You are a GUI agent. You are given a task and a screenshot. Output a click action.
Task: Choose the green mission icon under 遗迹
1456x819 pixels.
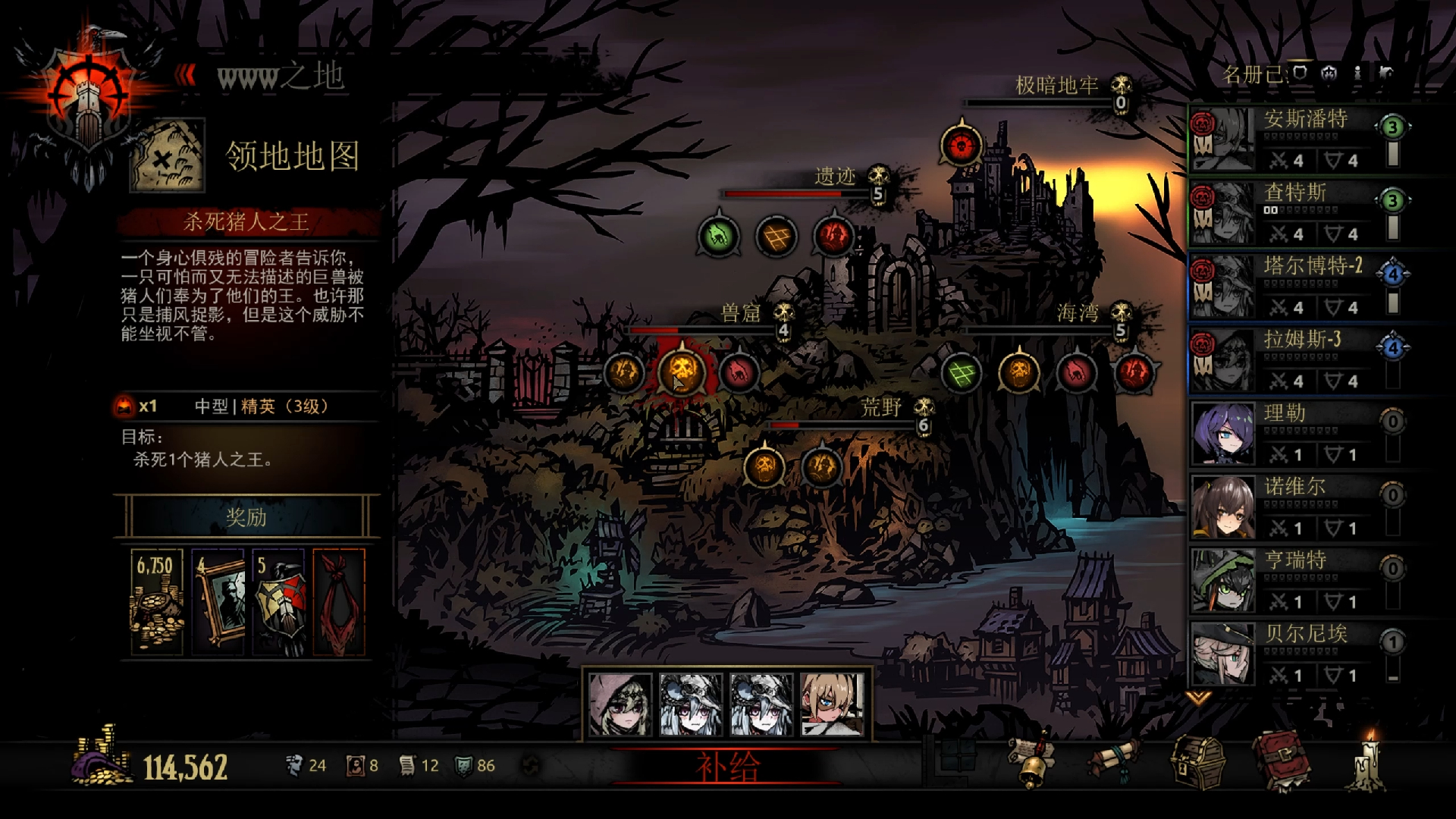tap(718, 237)
